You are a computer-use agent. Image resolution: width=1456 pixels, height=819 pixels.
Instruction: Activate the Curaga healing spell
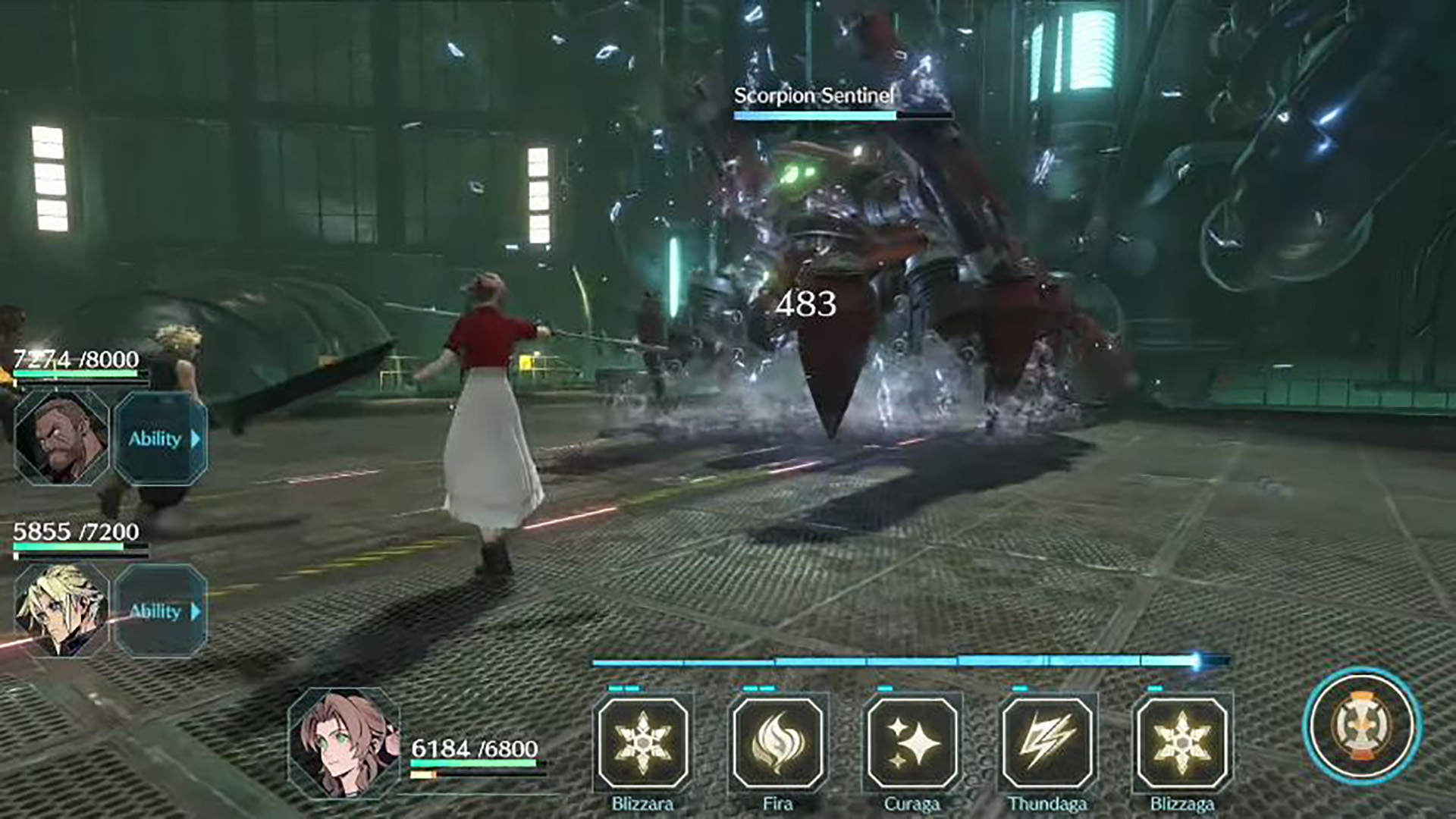pyautogui.click(x=912, y=742)
